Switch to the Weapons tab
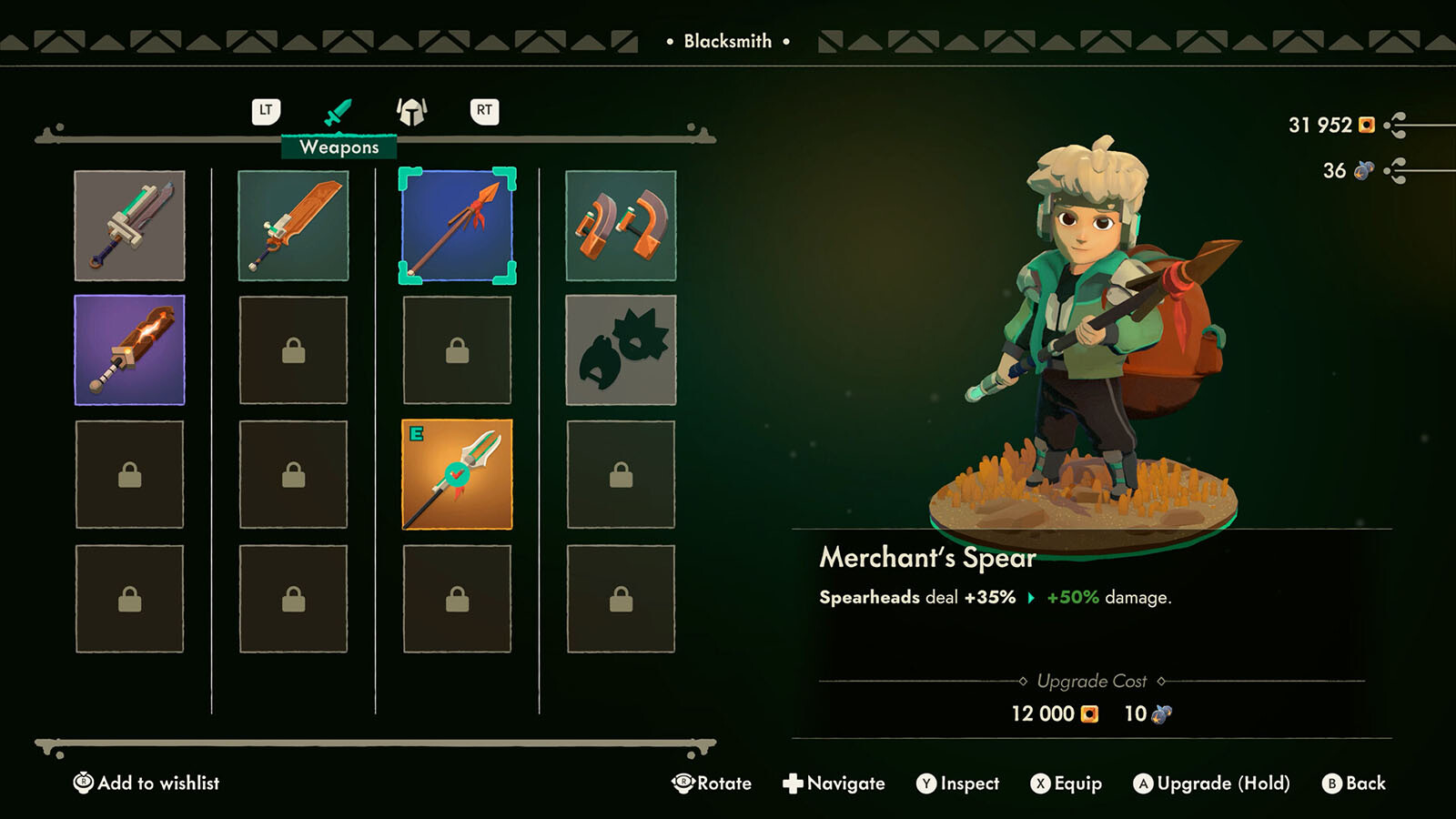The image size is (1456, 819). point(338,113)
